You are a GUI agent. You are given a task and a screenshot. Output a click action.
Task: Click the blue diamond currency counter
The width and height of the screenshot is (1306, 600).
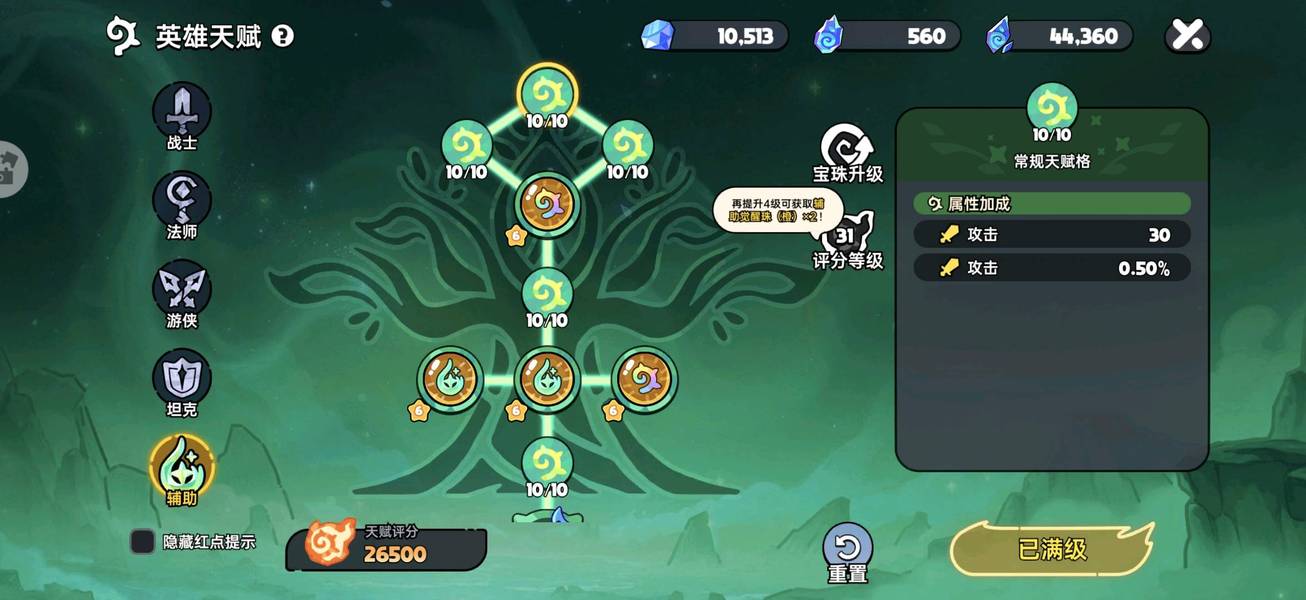point(716,37)
